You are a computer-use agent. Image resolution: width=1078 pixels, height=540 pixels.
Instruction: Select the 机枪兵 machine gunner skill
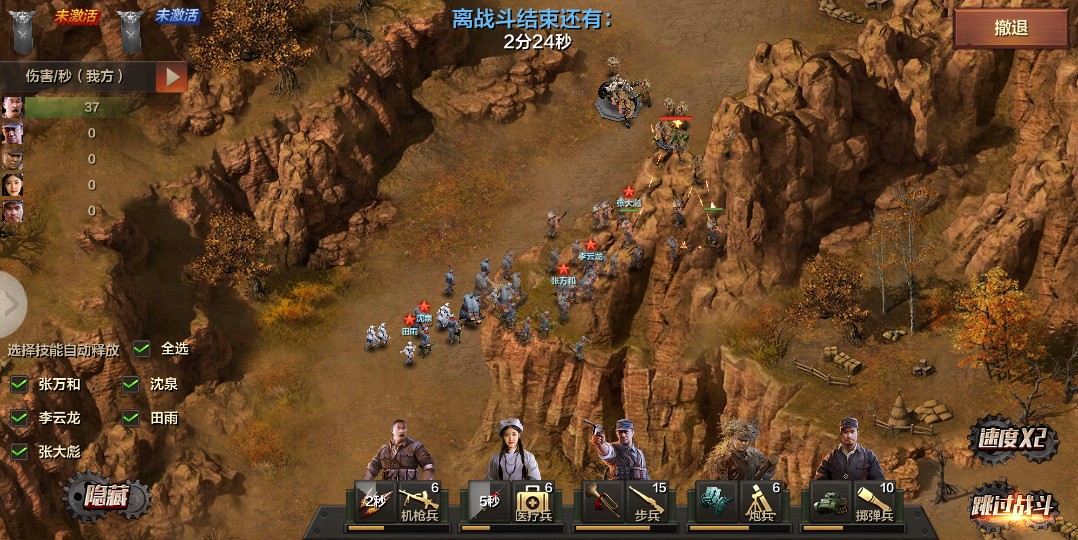point(419,501)
